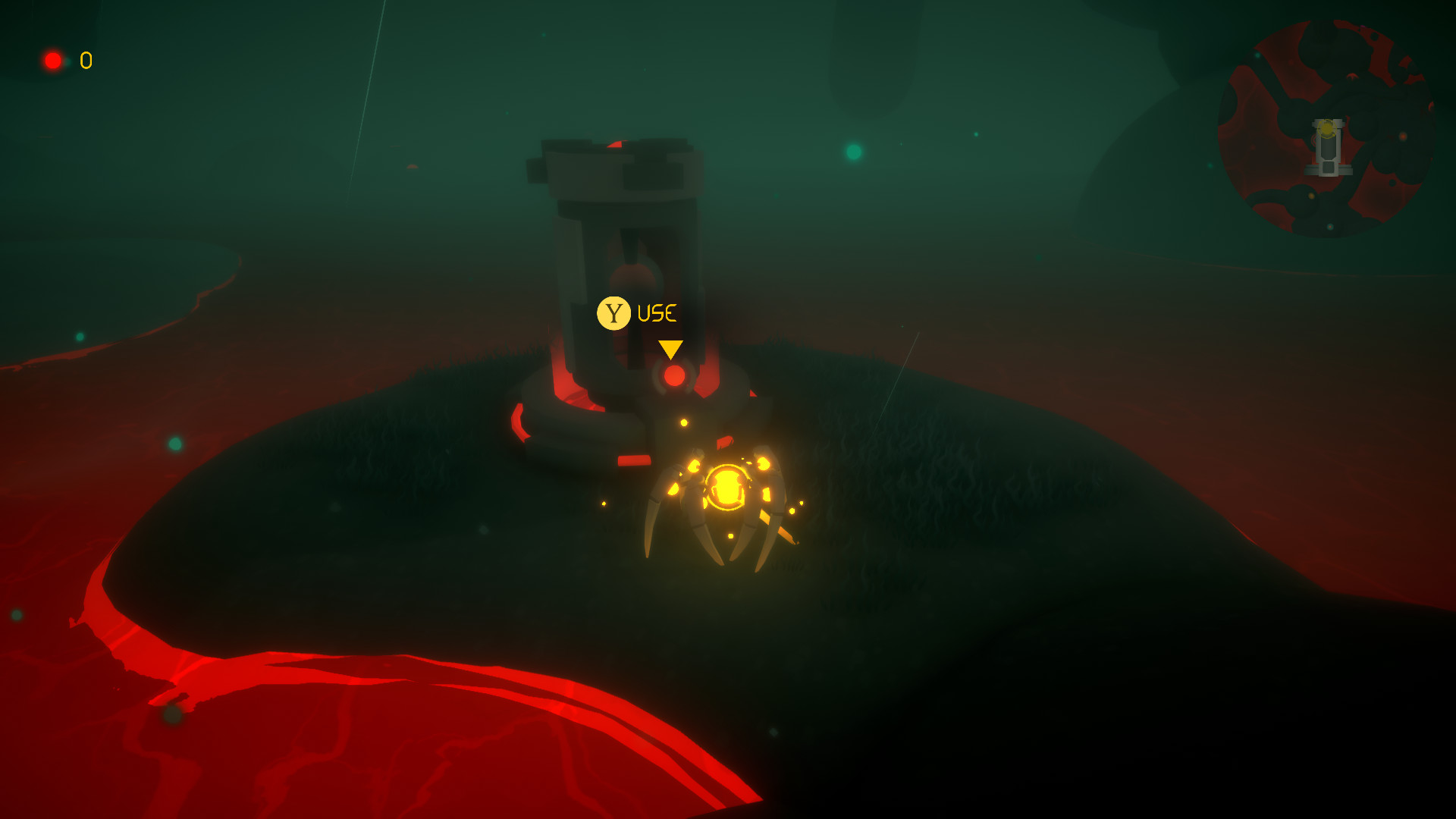
Task: Click the yellow player marker on the minimap
Action: tap(1326, 128)
